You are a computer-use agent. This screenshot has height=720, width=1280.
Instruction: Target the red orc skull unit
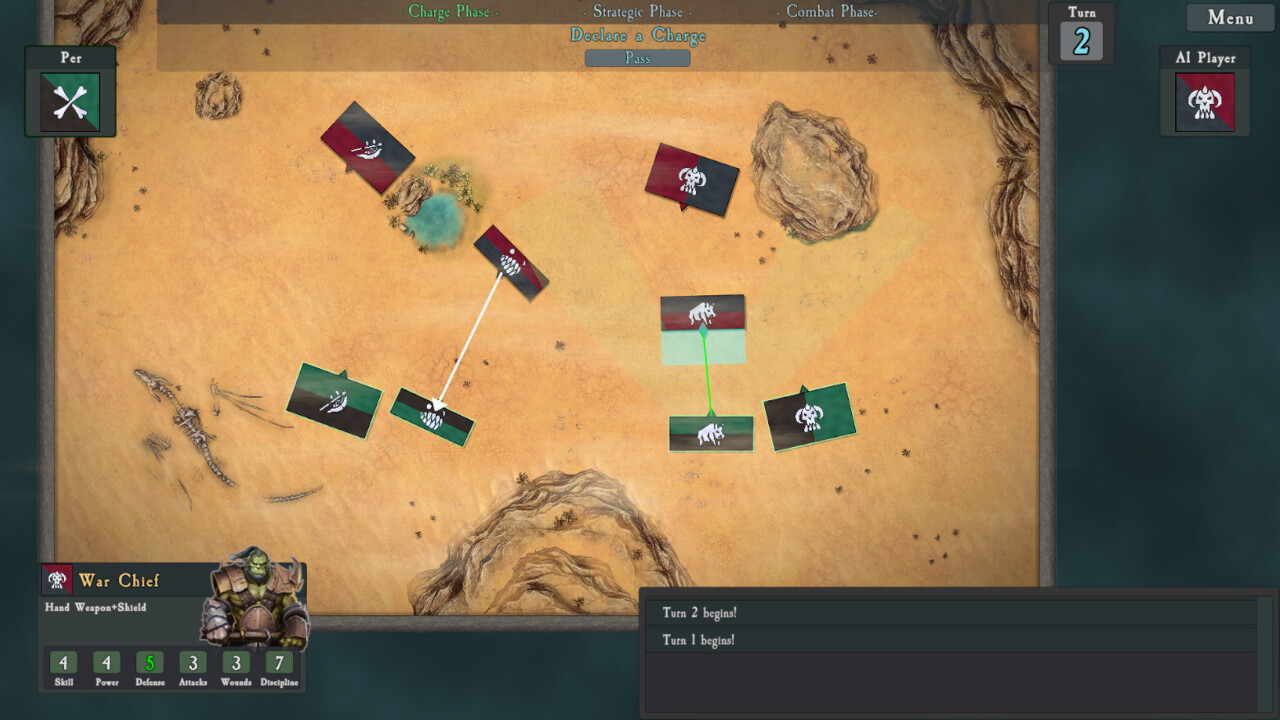[692, 180]
